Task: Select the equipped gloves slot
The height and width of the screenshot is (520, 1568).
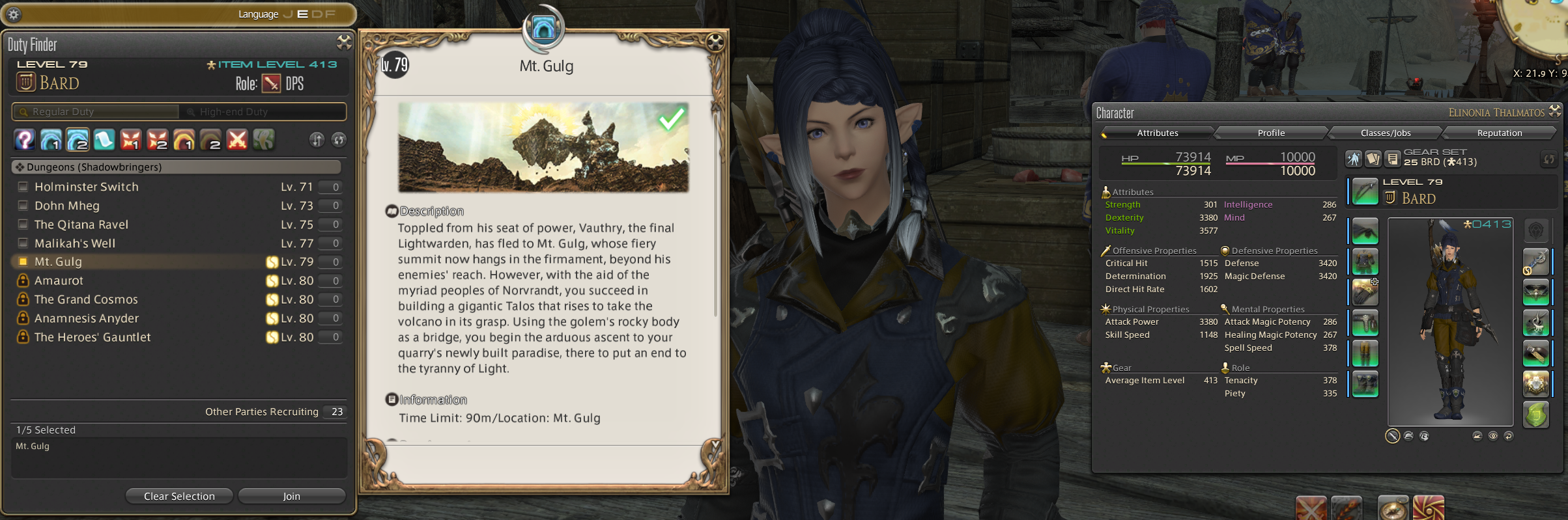Action: (x=1365, y=292)
